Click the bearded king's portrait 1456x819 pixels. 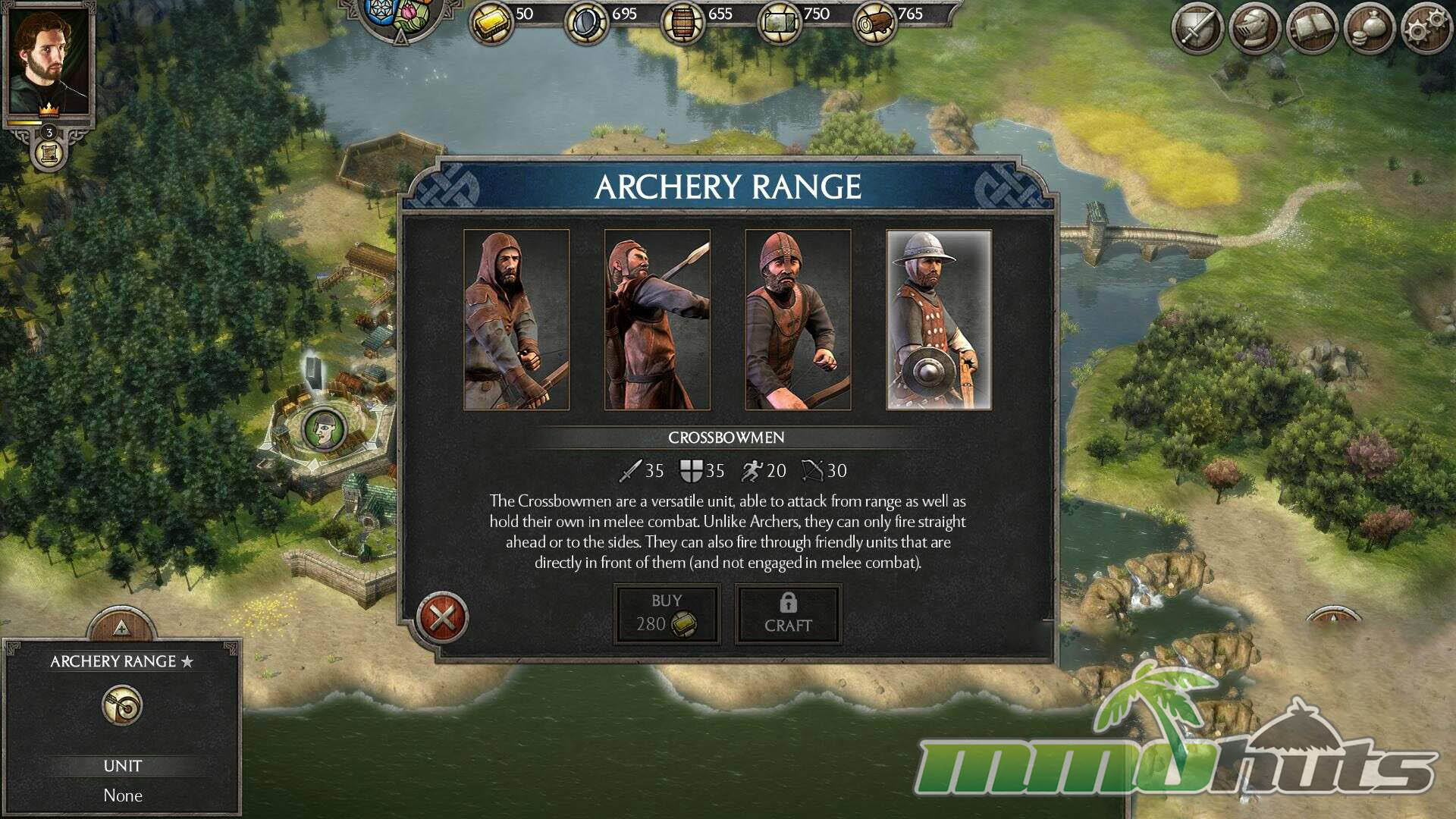coord(49,62)
